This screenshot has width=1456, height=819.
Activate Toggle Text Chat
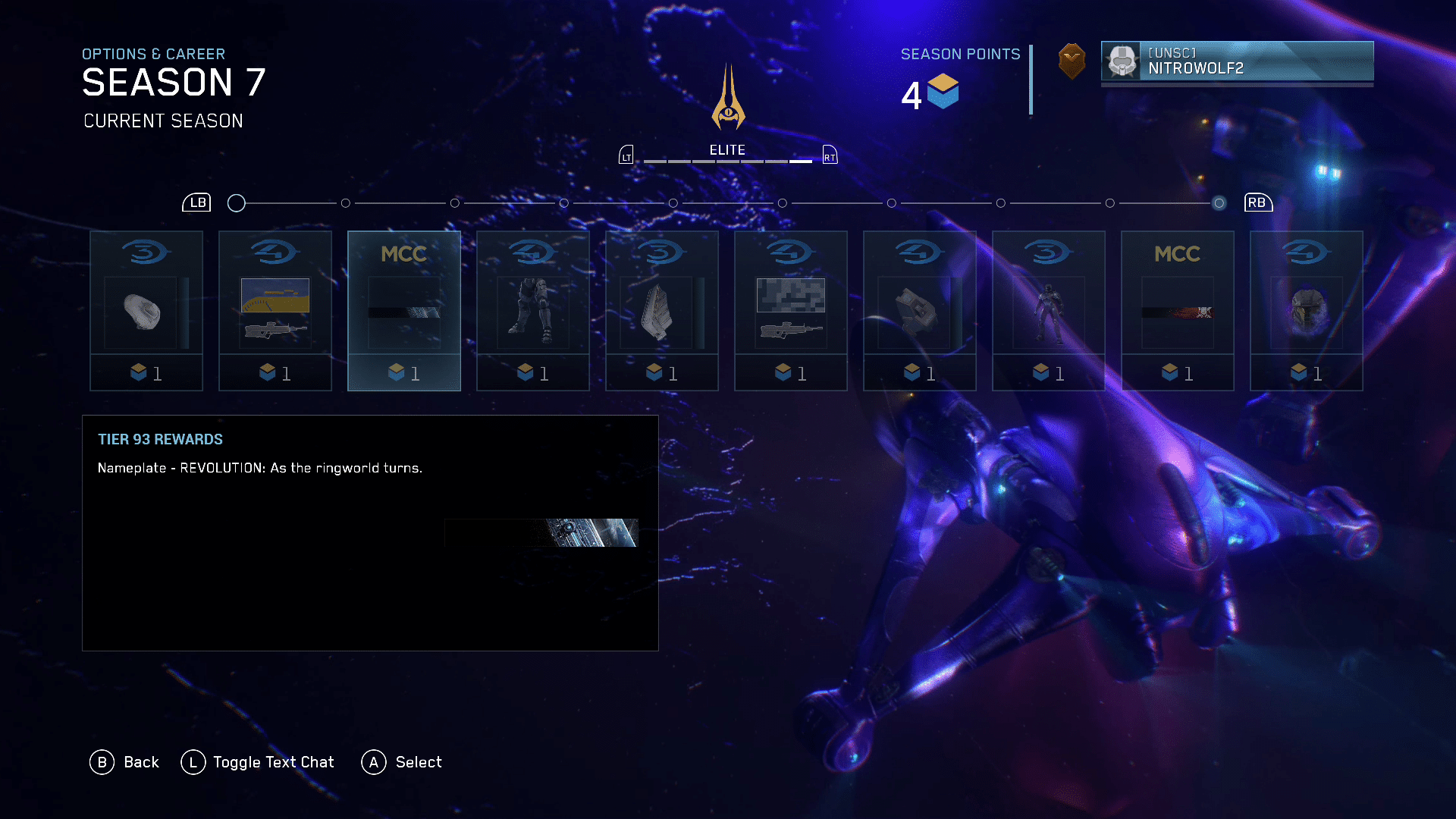click(273, 762)
